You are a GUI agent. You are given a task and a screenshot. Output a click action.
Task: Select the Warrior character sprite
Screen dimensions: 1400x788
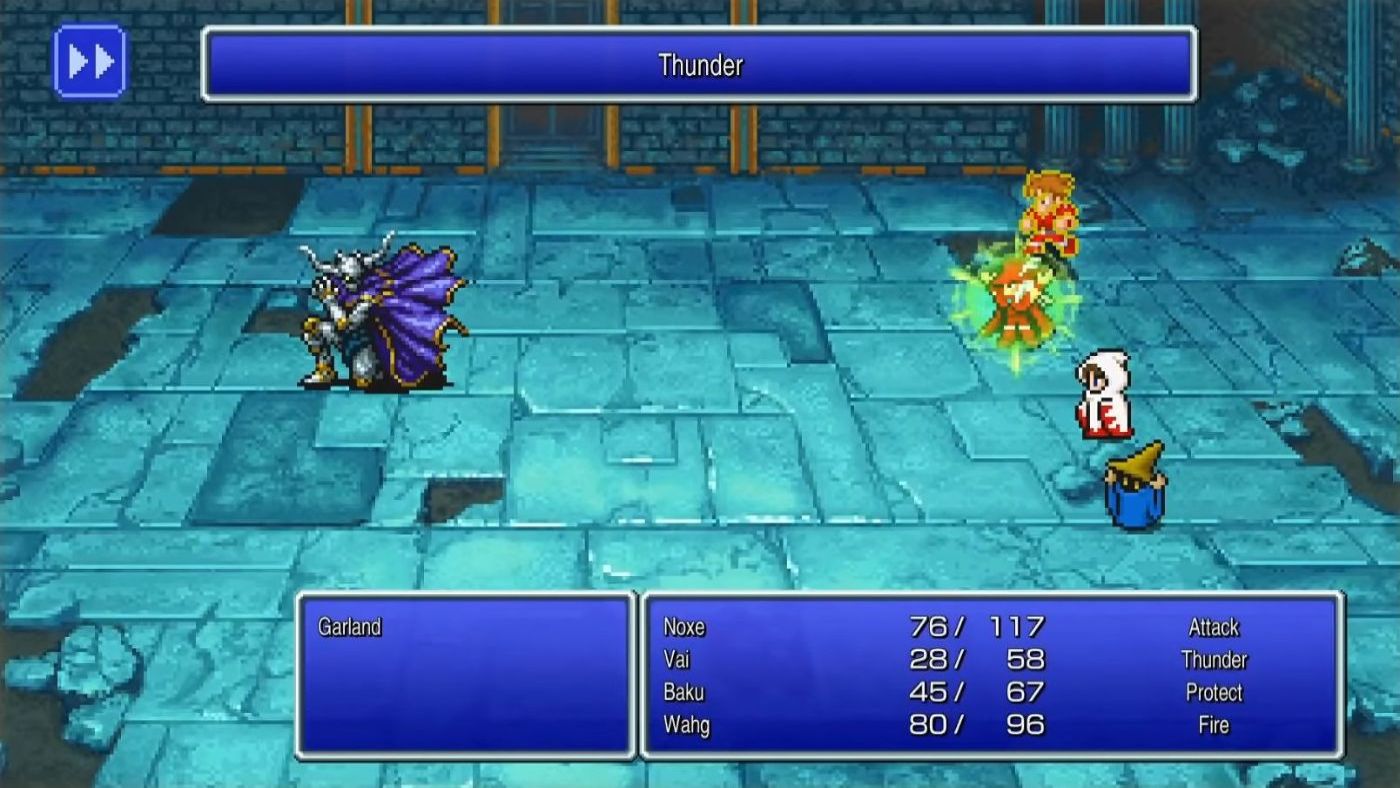(1047, 216)
